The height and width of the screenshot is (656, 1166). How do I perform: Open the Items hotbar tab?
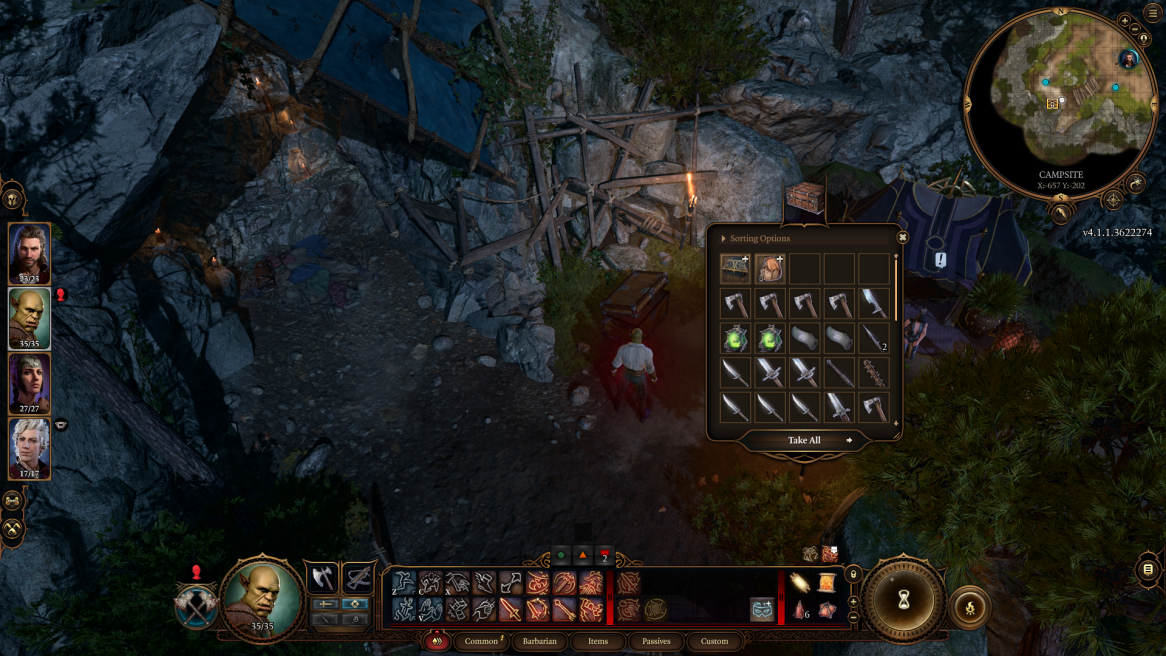(x=598, y=641)
